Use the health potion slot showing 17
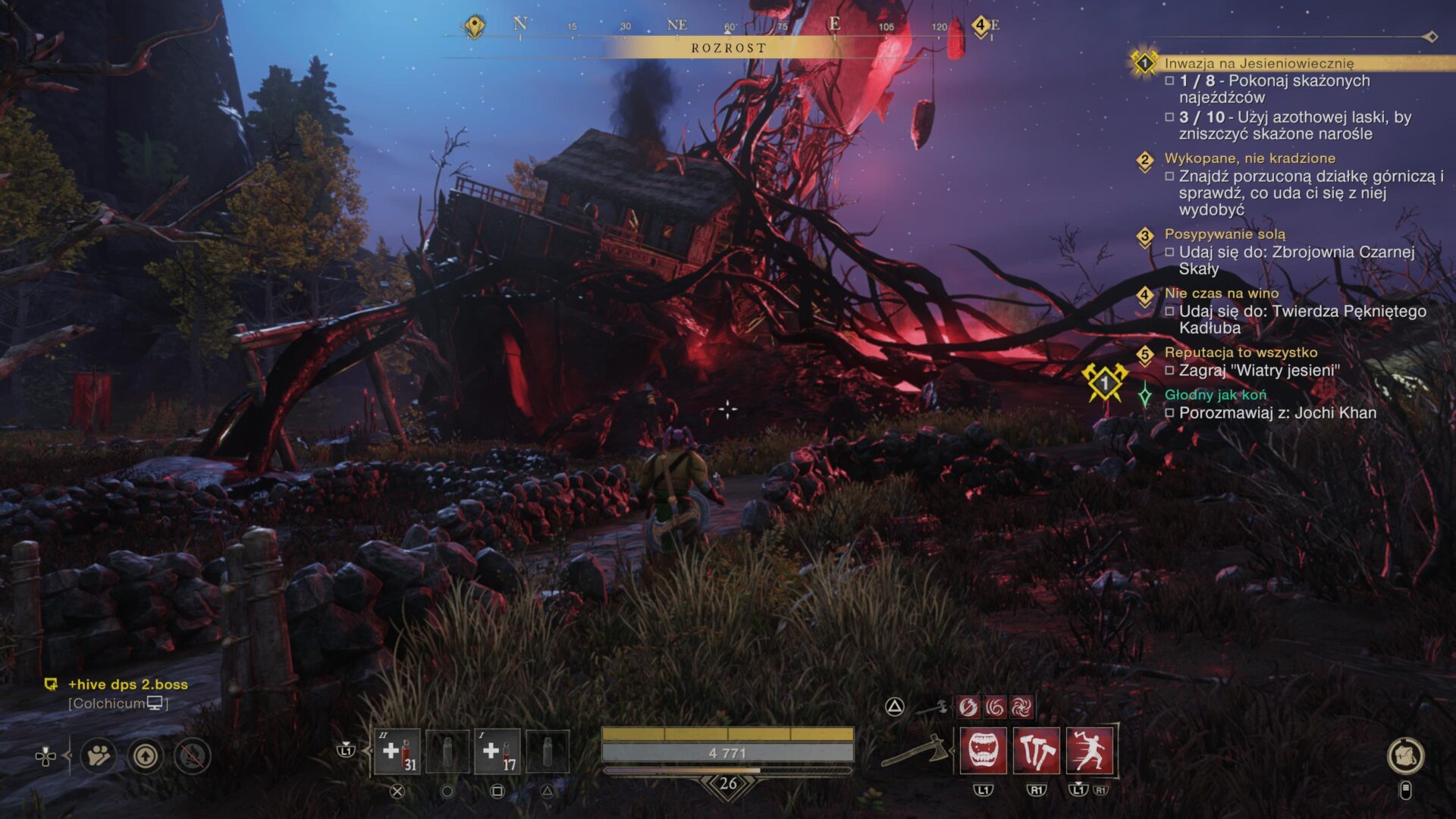 click(x=497, y=752)
